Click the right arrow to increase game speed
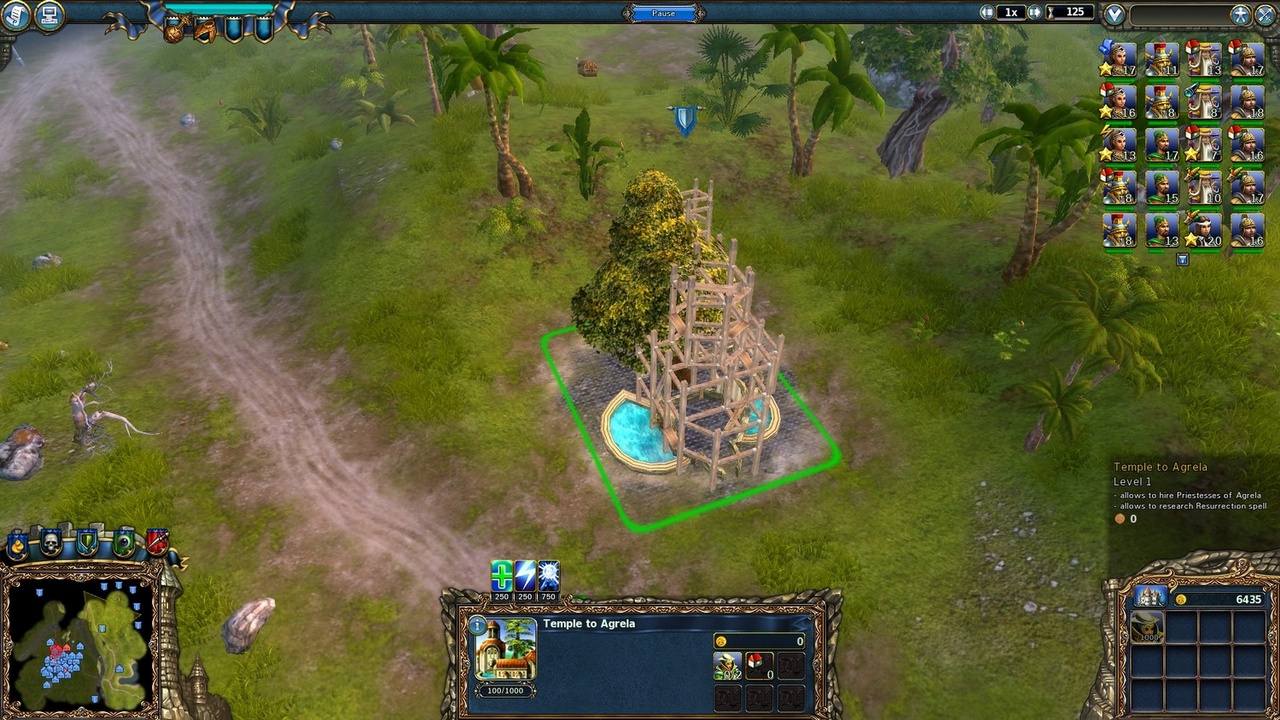 click(1035, 13)
